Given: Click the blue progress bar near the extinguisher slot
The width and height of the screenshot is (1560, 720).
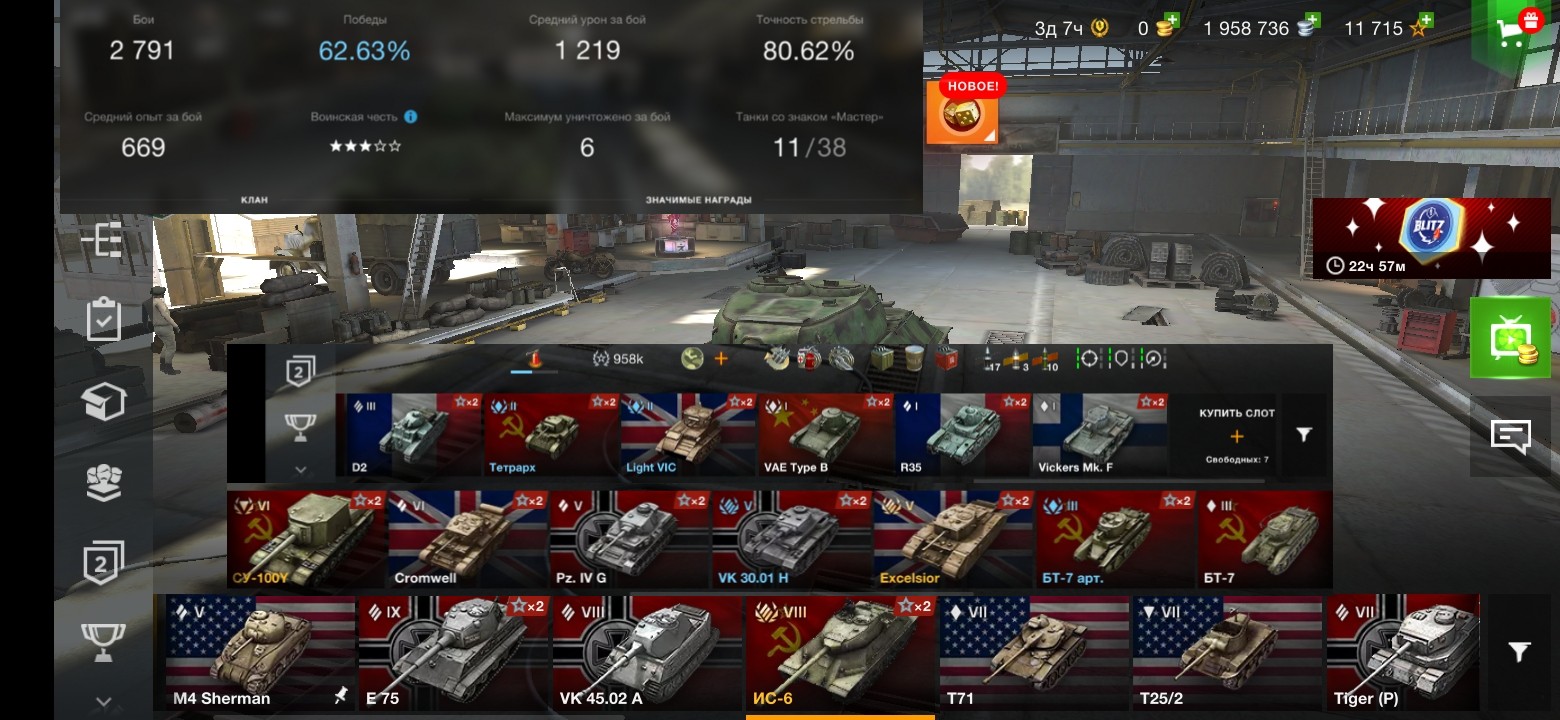Looking at the screenshot, I should click(x=523, y=374).
